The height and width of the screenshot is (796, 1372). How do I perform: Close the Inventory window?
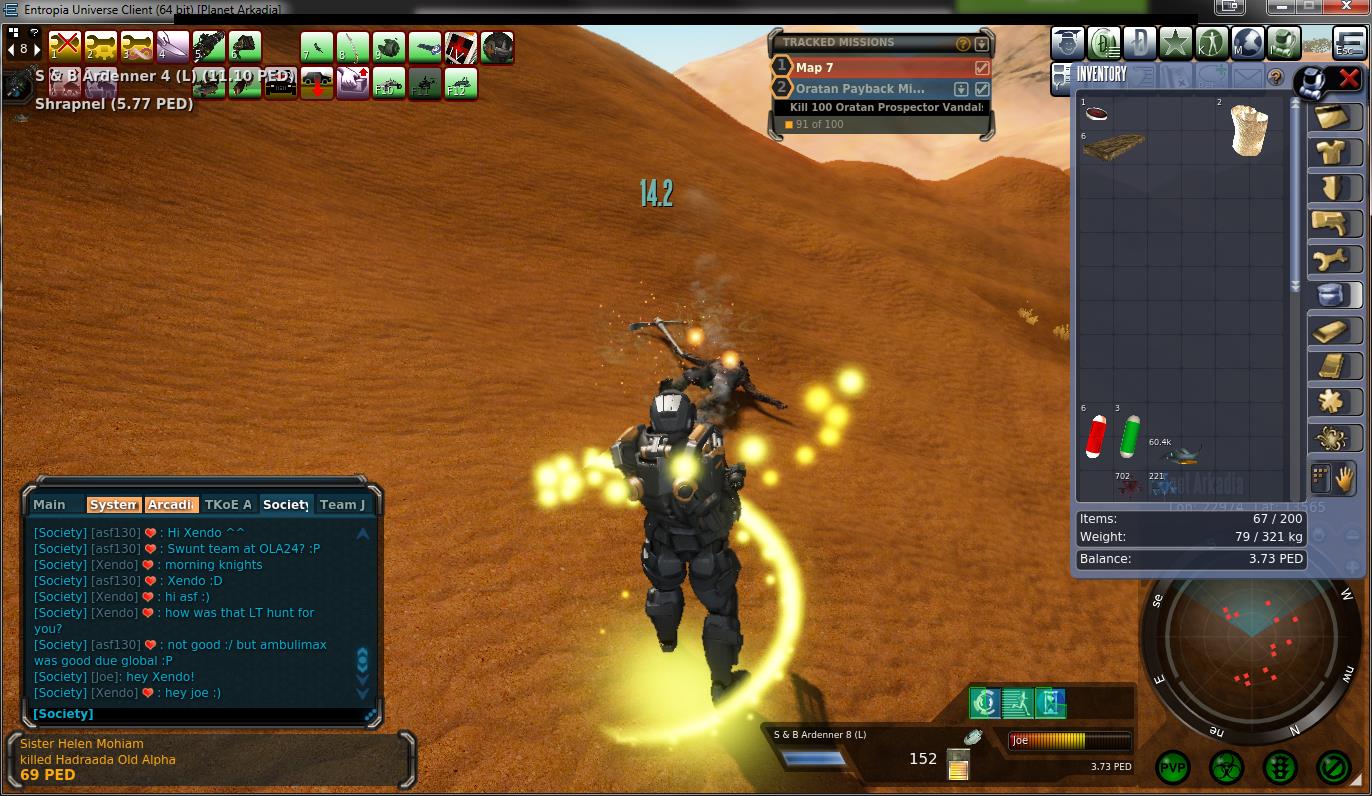tap(1349, 78)
